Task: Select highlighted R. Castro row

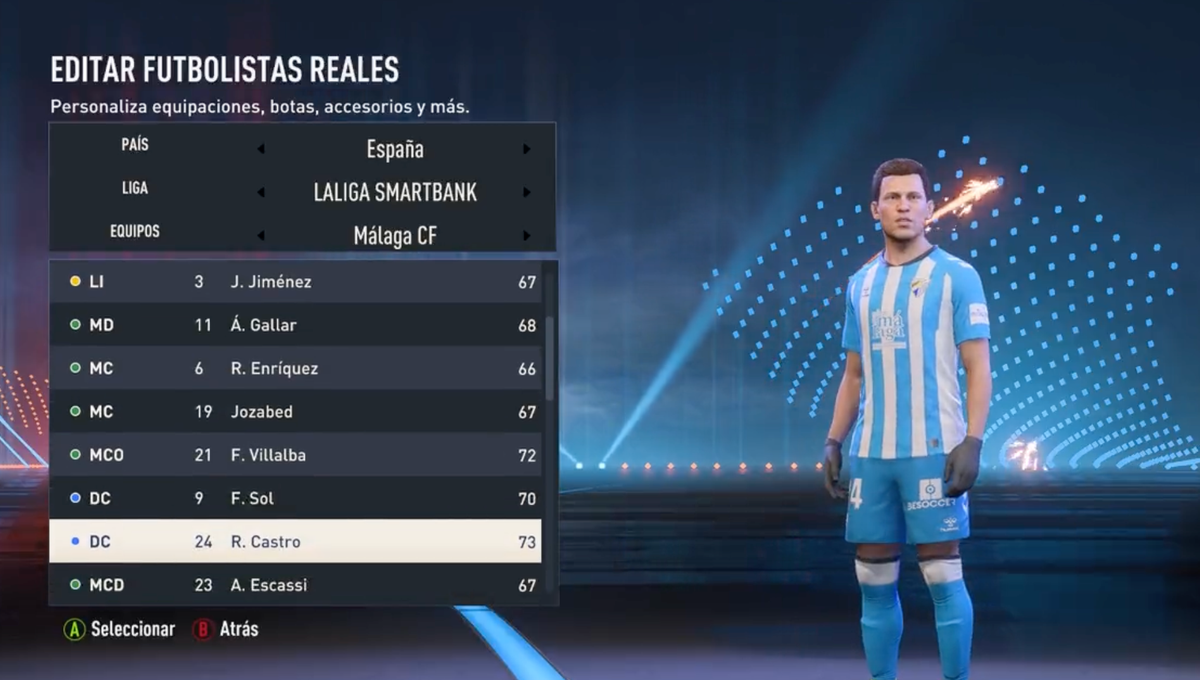Action: click(296, 542)
